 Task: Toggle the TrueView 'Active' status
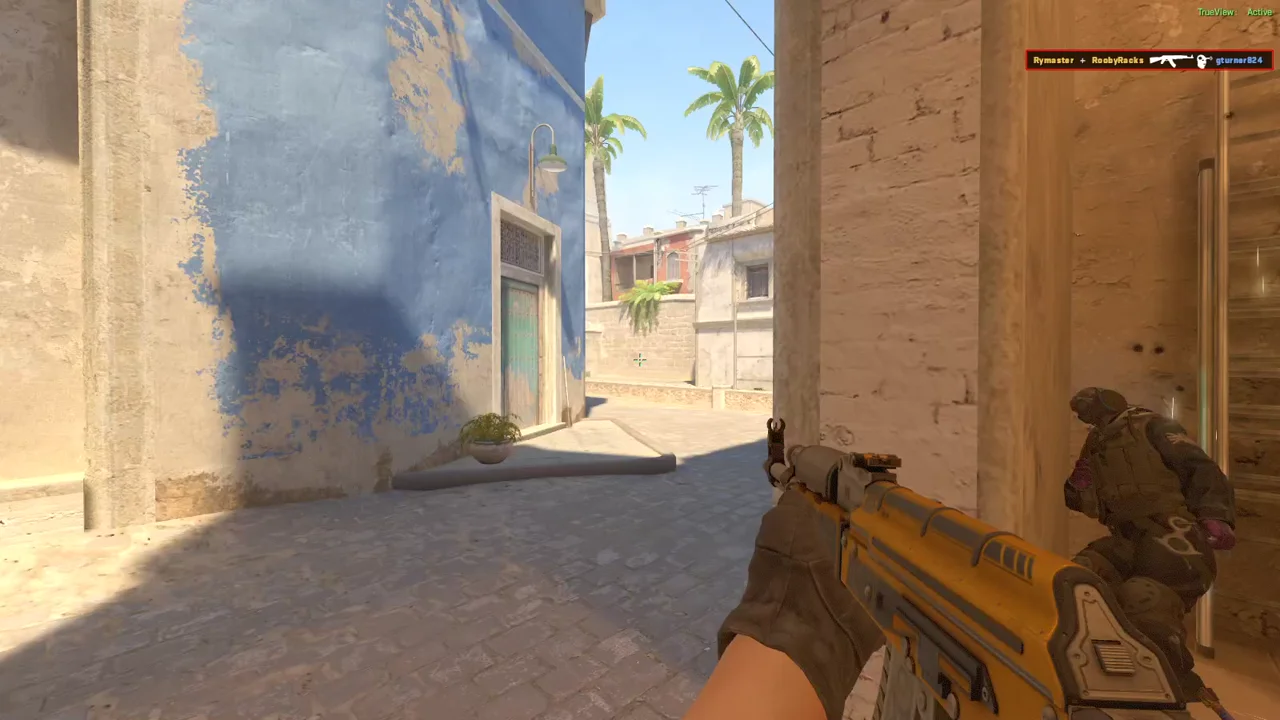[x=1259, y=11]
